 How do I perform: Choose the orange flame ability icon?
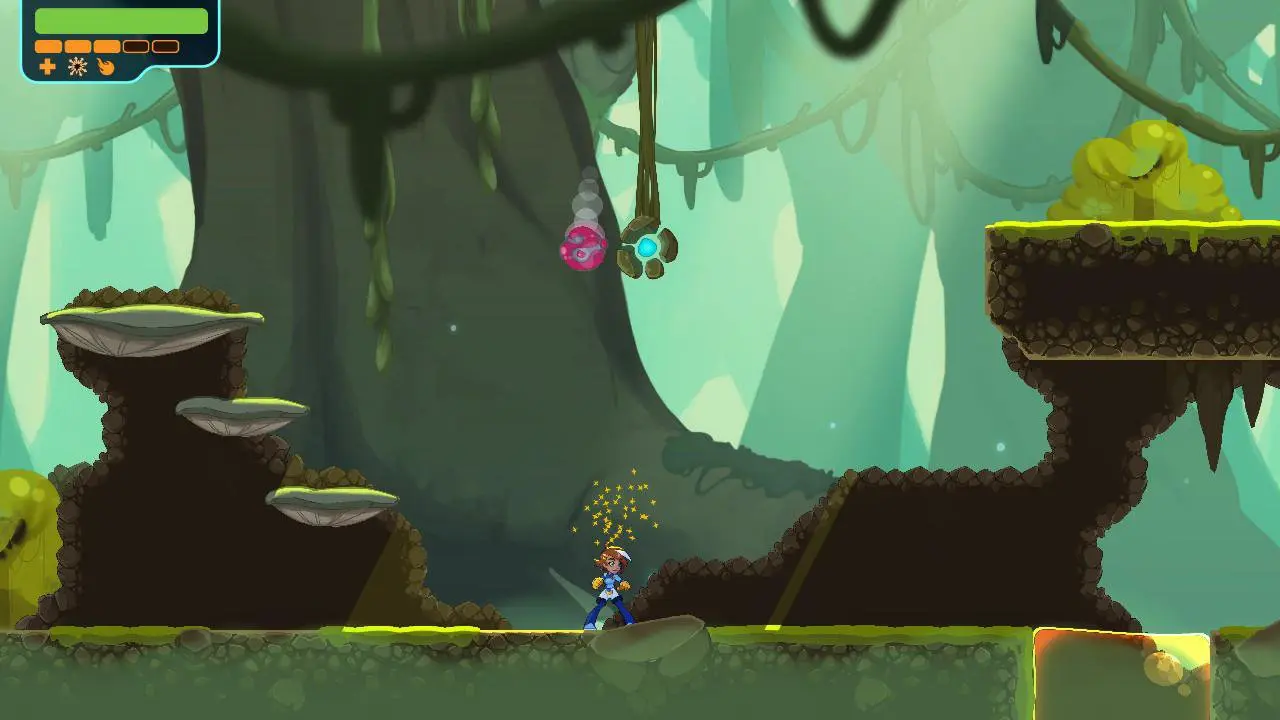pyautogui.click(x=105, y=67)
